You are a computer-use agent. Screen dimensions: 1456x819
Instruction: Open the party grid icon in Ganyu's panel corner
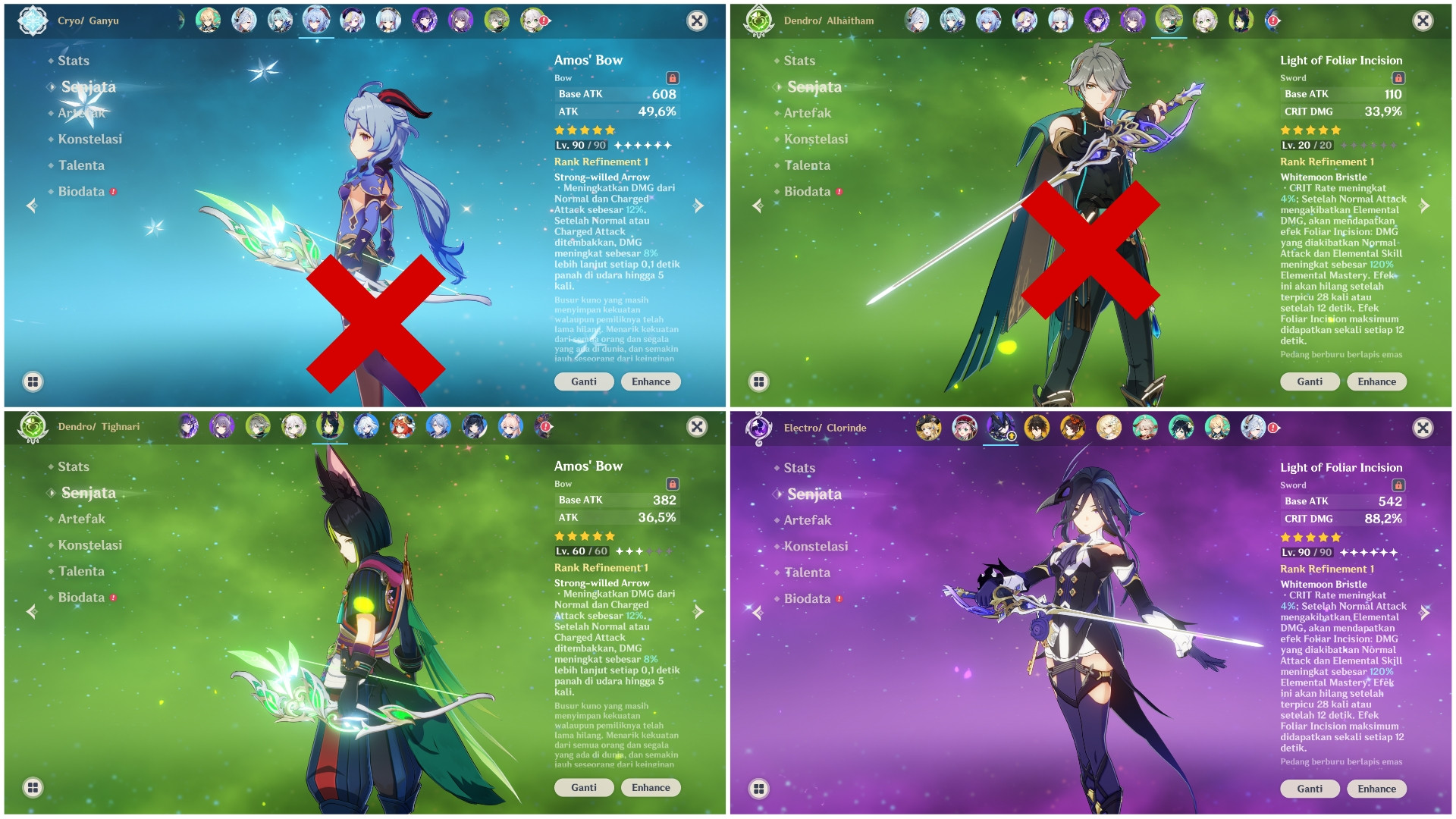[33, 381]
